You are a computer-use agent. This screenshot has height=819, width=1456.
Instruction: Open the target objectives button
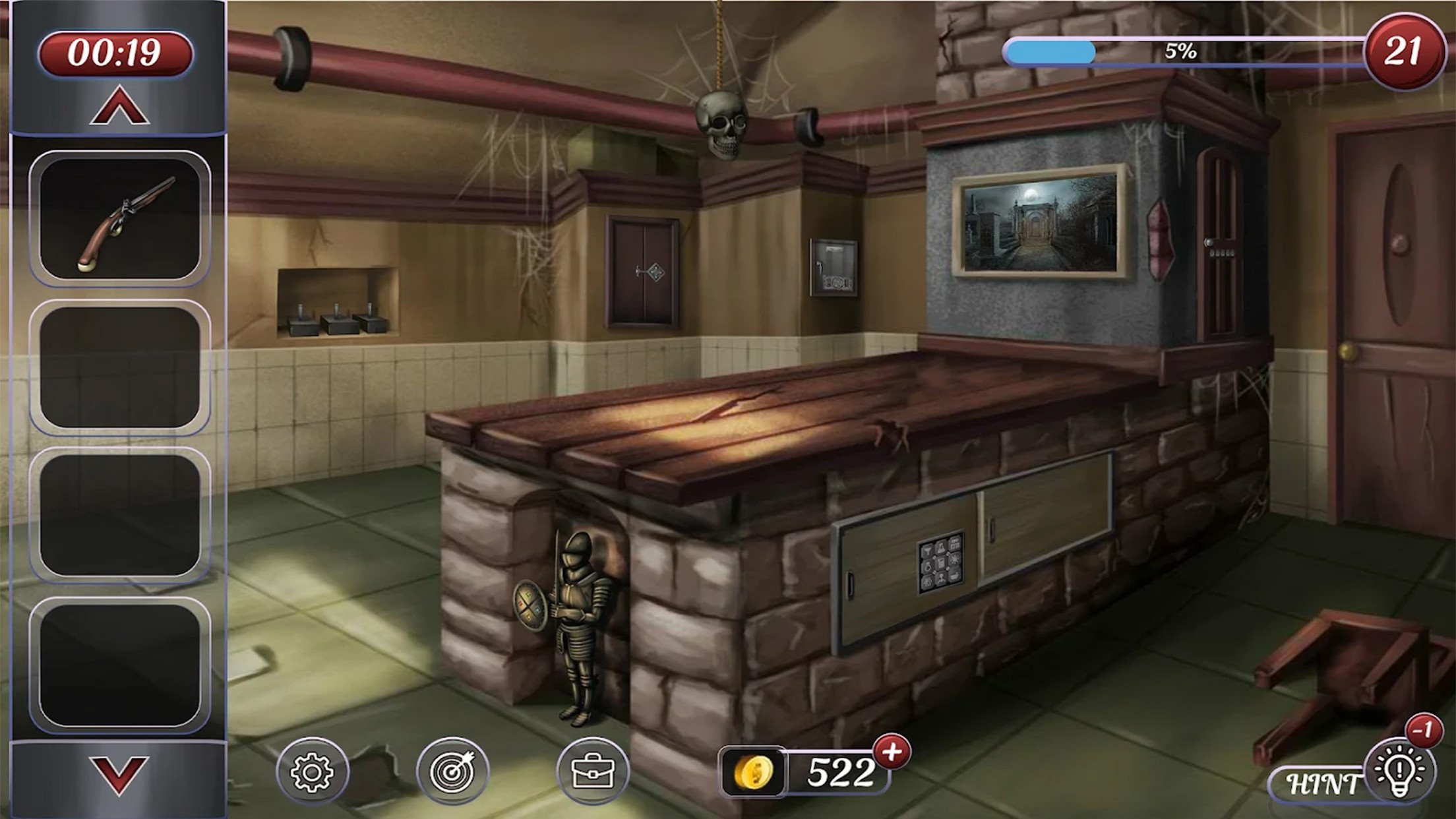452,771
